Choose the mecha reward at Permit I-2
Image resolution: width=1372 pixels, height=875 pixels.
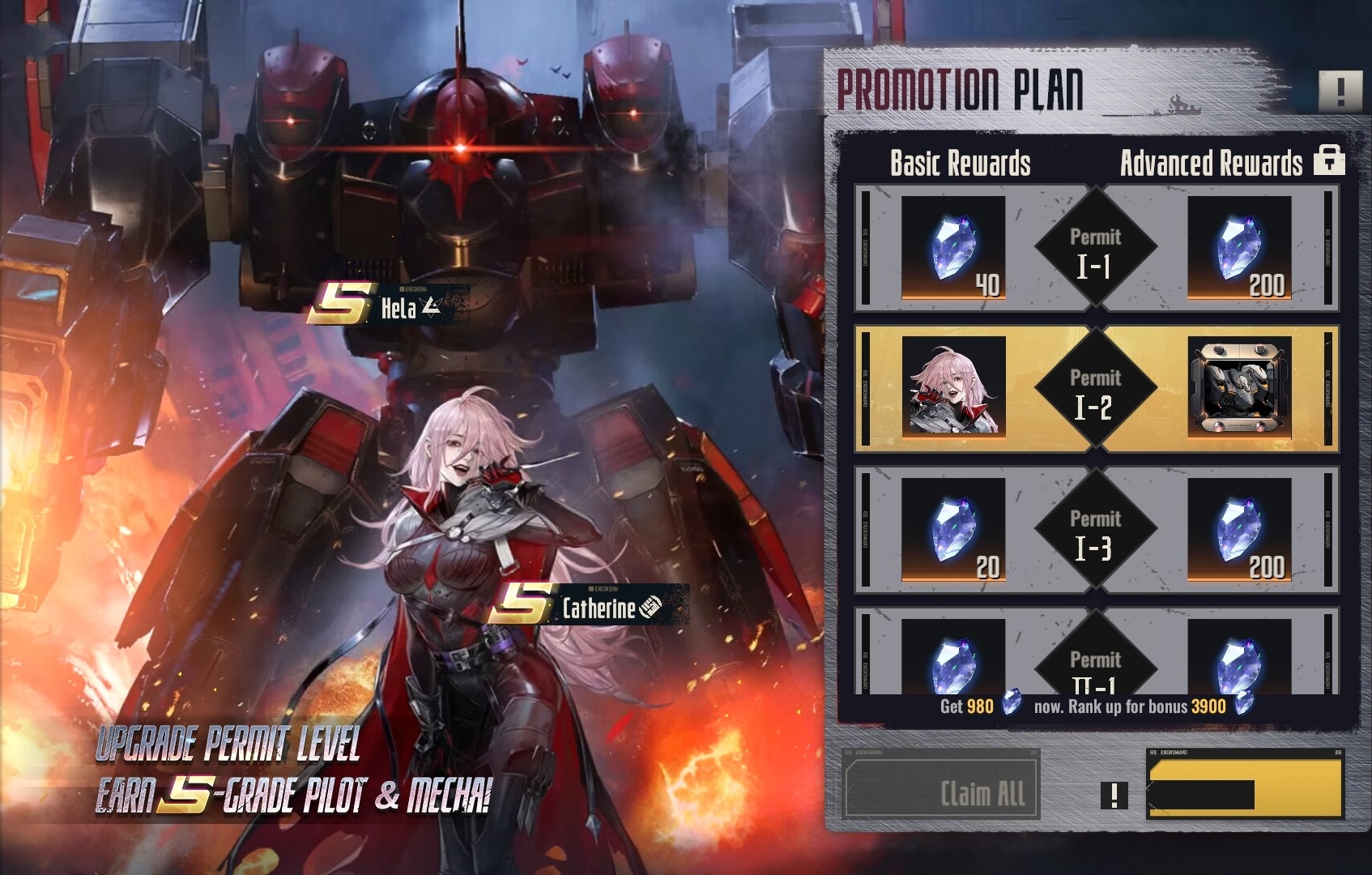(x=1239, y=387)
